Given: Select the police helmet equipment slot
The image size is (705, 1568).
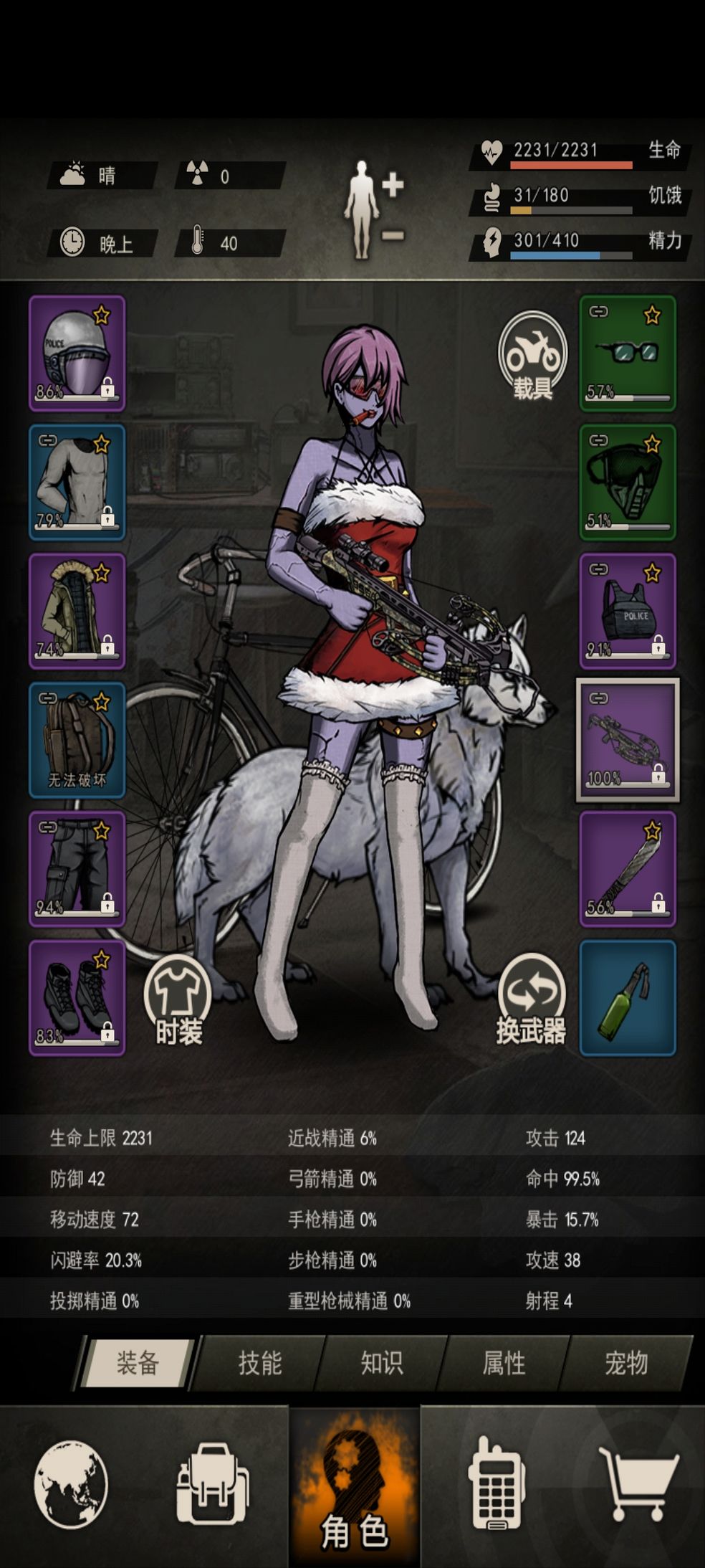Looking at the screenshot, I should (x=77, y=353).
